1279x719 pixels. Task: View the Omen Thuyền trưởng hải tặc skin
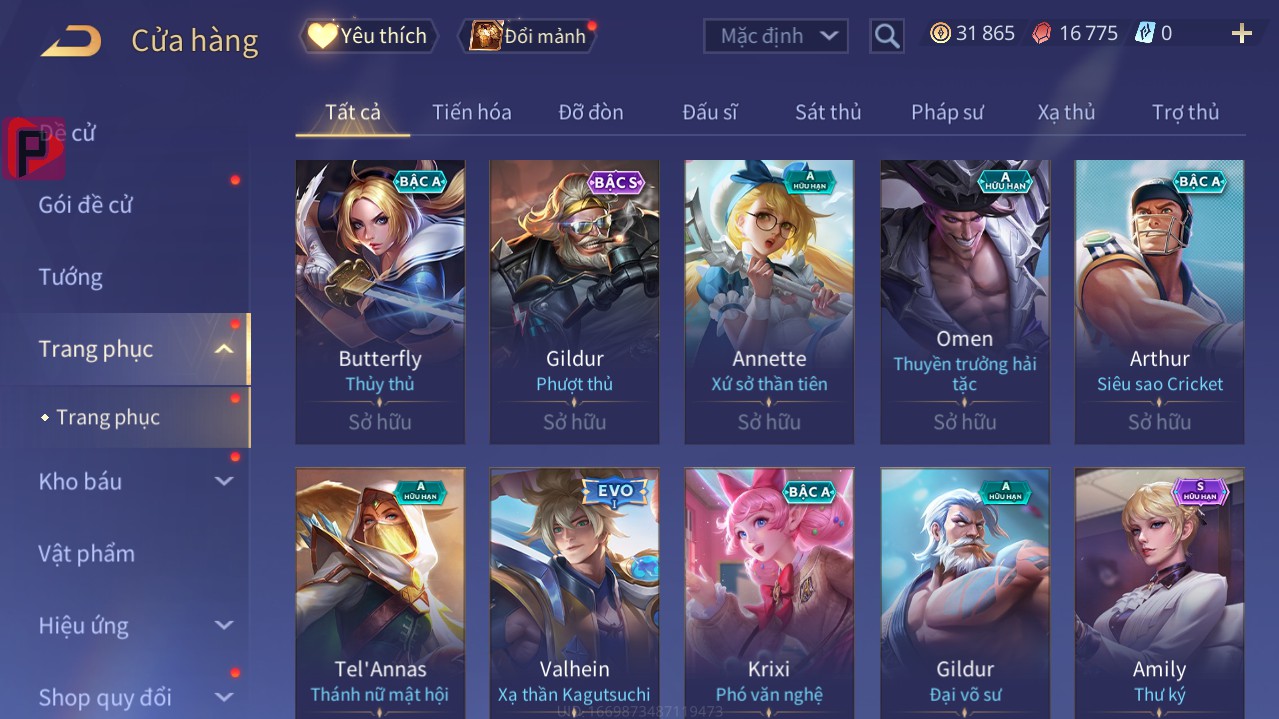[964, 301]
